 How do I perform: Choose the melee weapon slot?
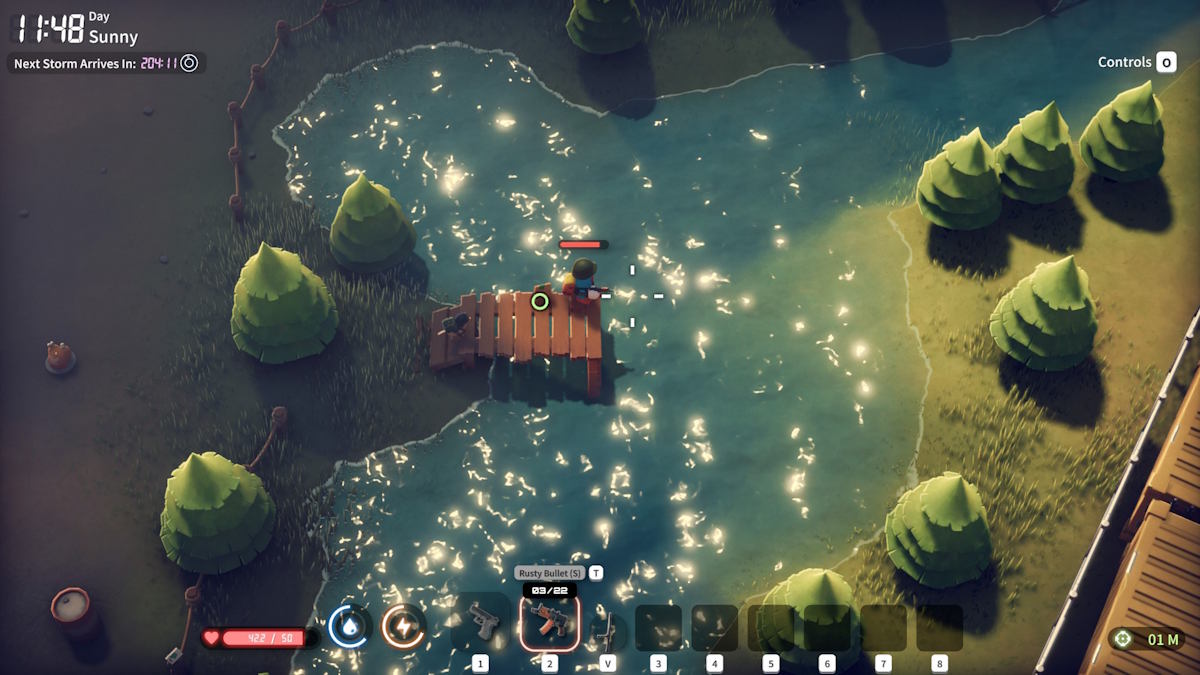(x=607, y=630)
